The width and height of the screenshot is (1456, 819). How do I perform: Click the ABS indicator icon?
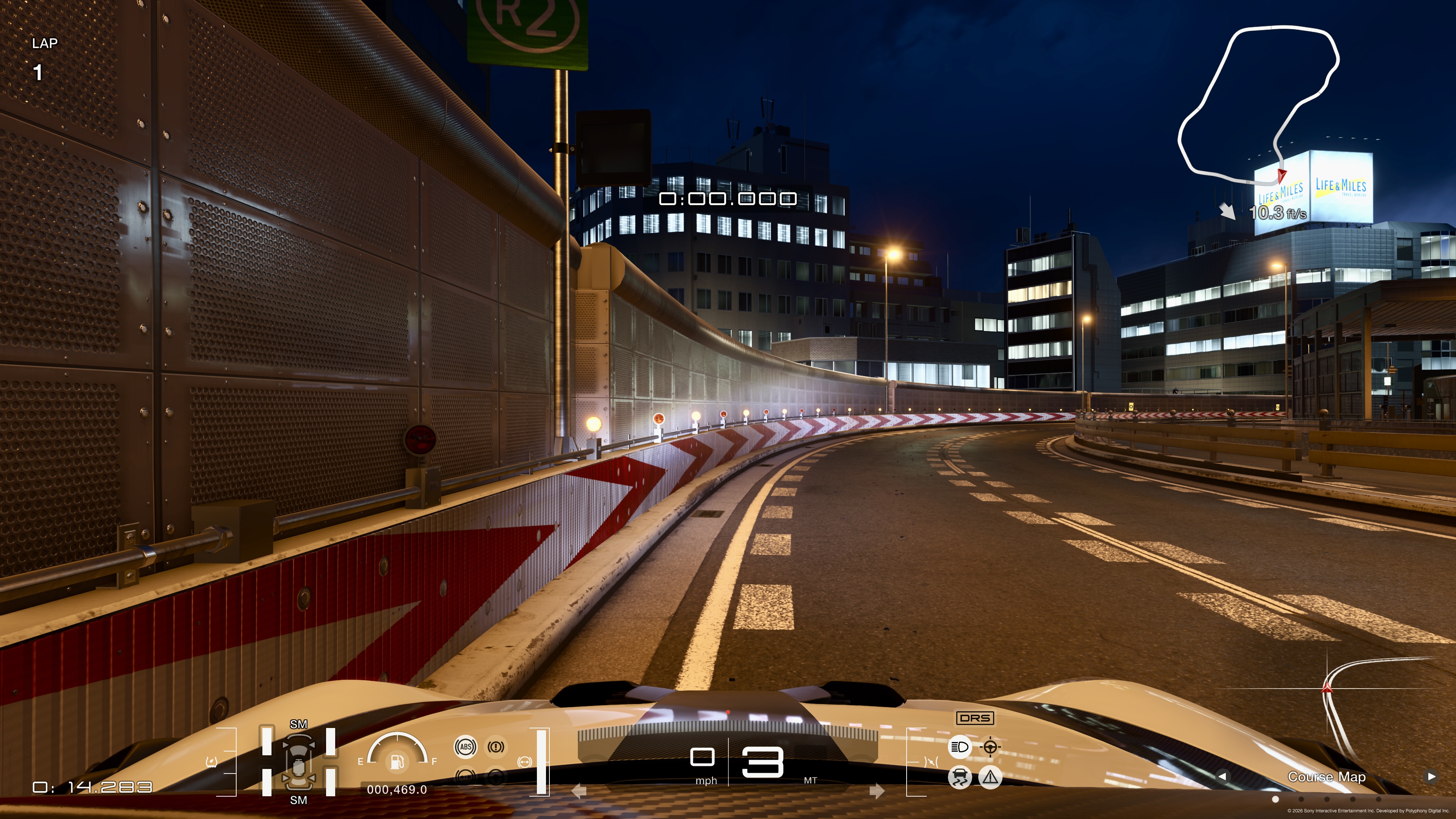click(x=465, y=747)
